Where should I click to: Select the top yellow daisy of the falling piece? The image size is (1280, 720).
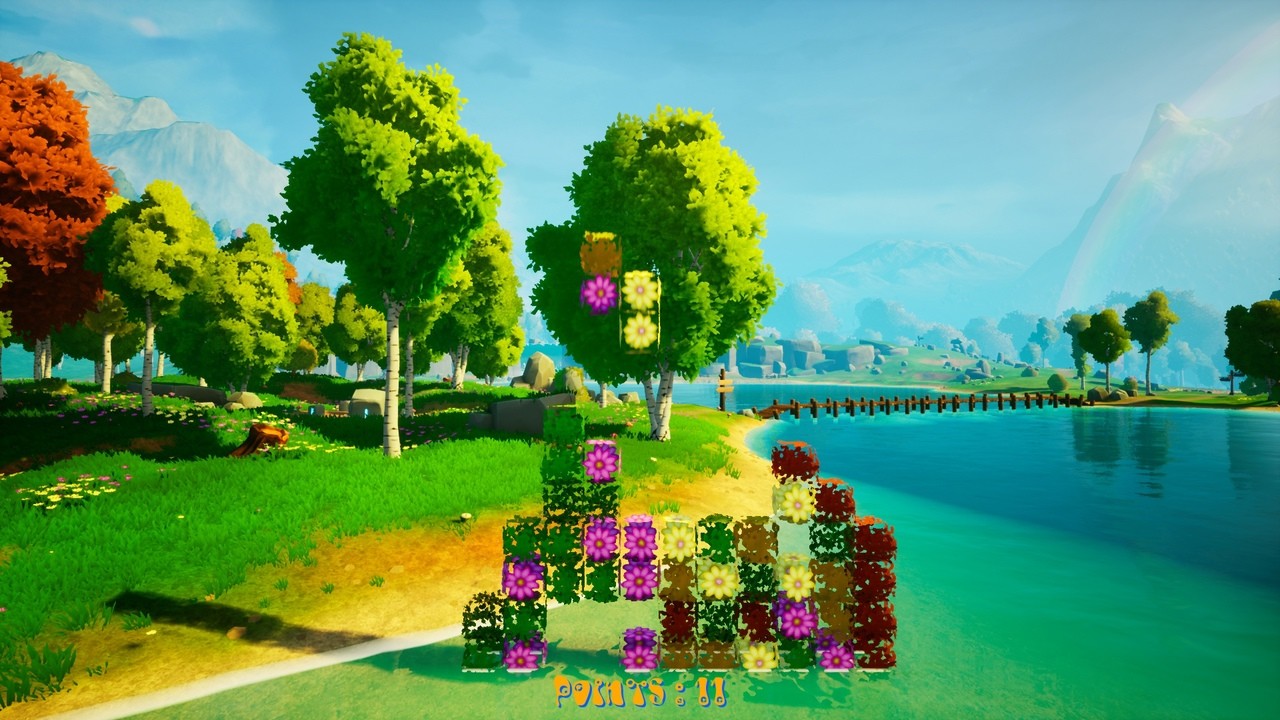coord(641,292)
